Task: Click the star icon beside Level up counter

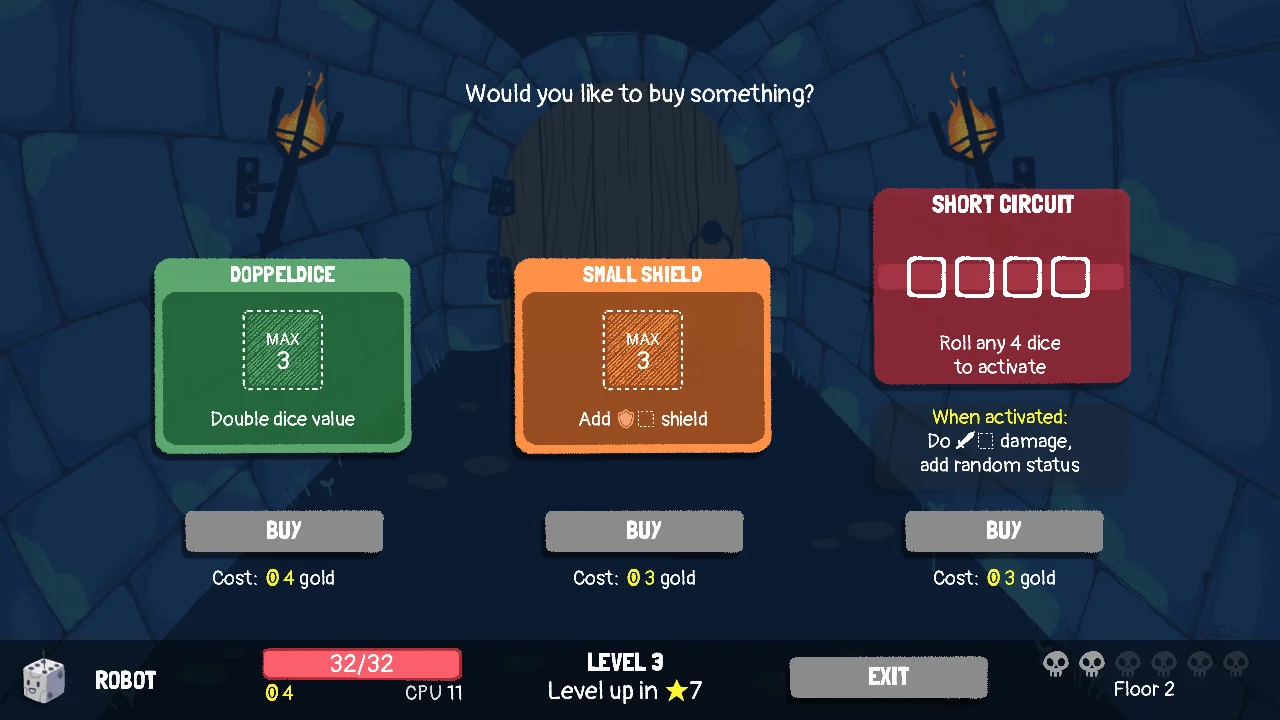Action: click(x=676, y=691)
